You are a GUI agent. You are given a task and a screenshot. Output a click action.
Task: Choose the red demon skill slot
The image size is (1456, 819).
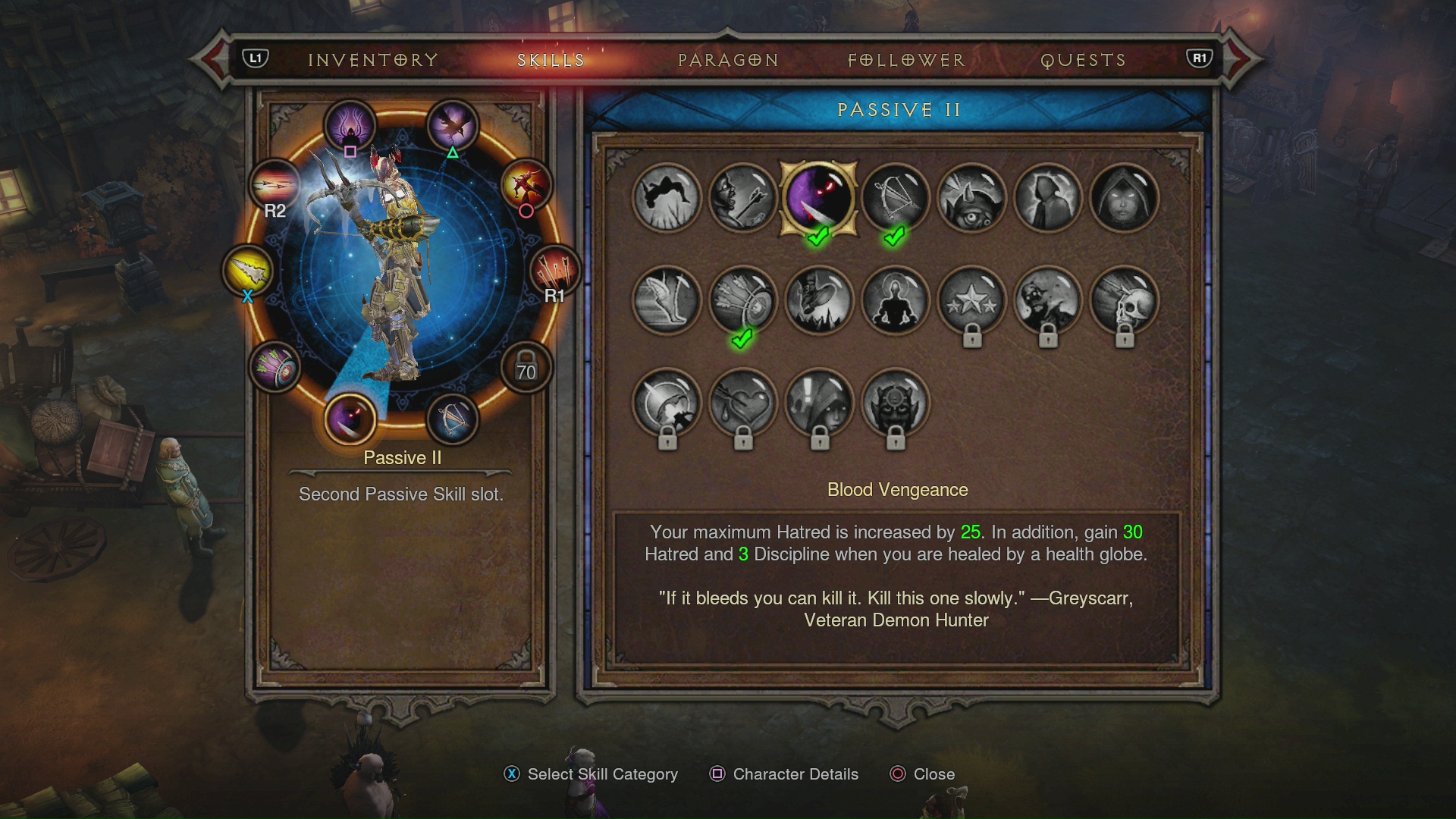526,185
